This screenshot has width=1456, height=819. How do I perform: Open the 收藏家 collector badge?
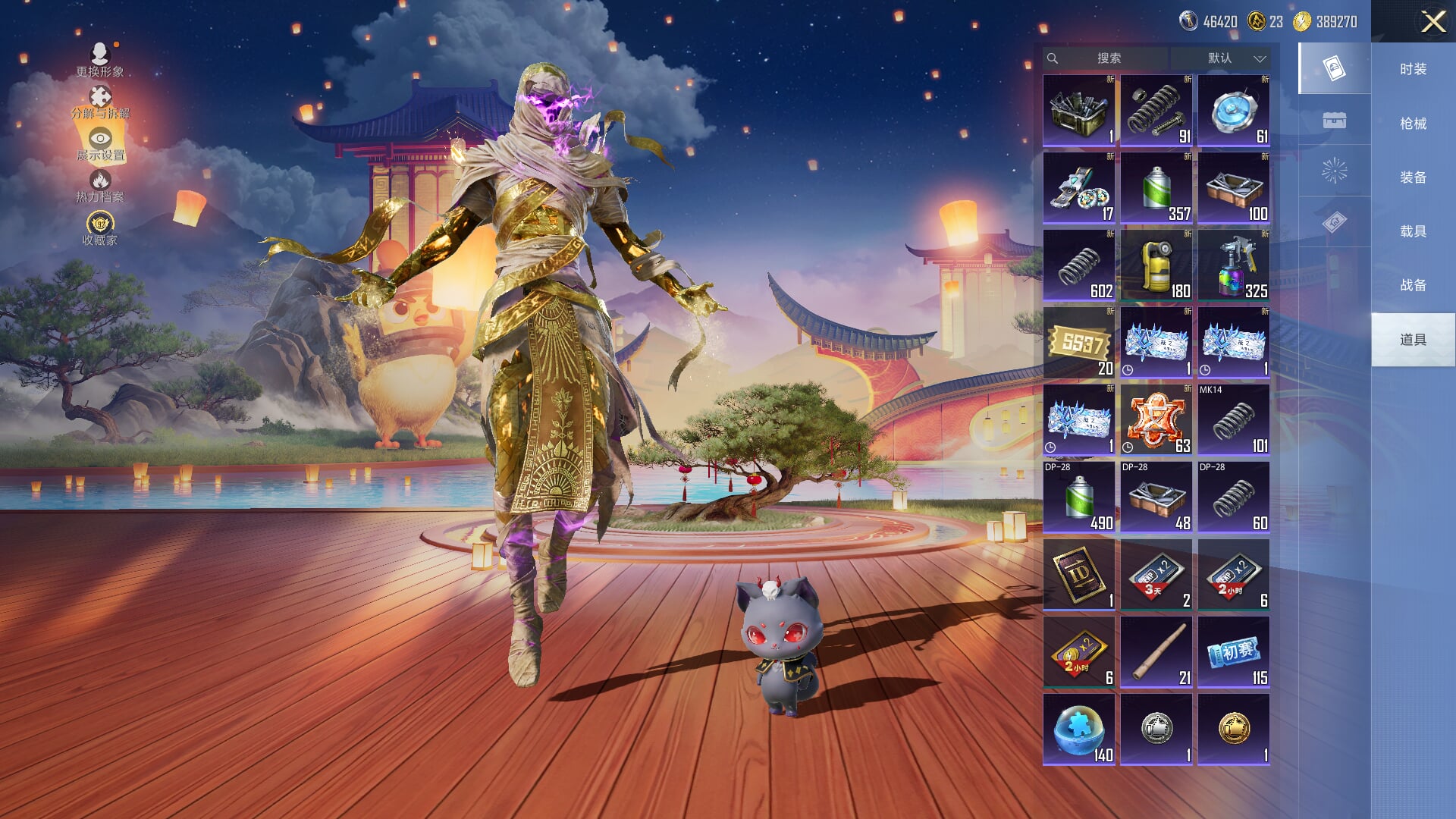click(100, 228)
